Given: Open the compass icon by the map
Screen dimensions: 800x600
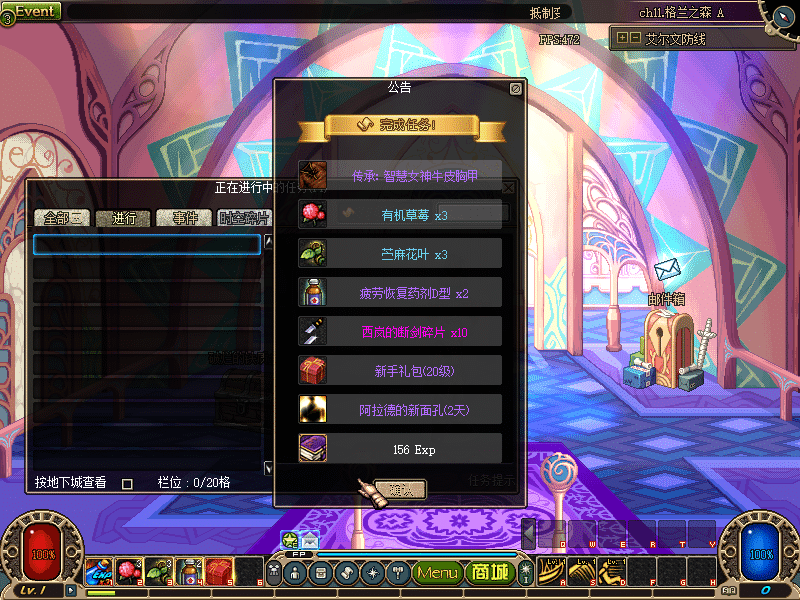Looking at the screenshot, I should click(x=778, y=13).
